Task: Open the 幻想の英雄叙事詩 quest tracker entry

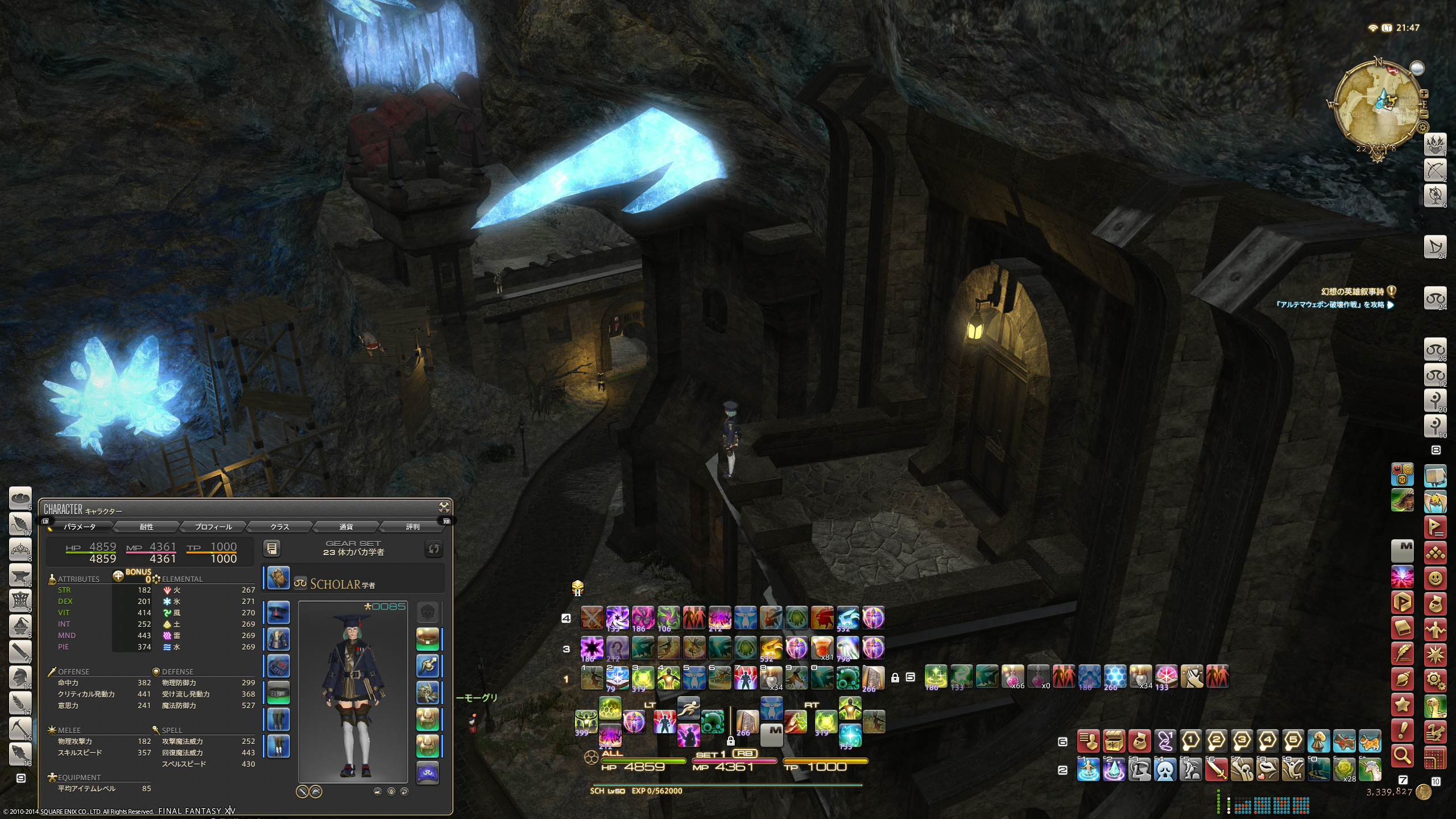Action: 1351,292
